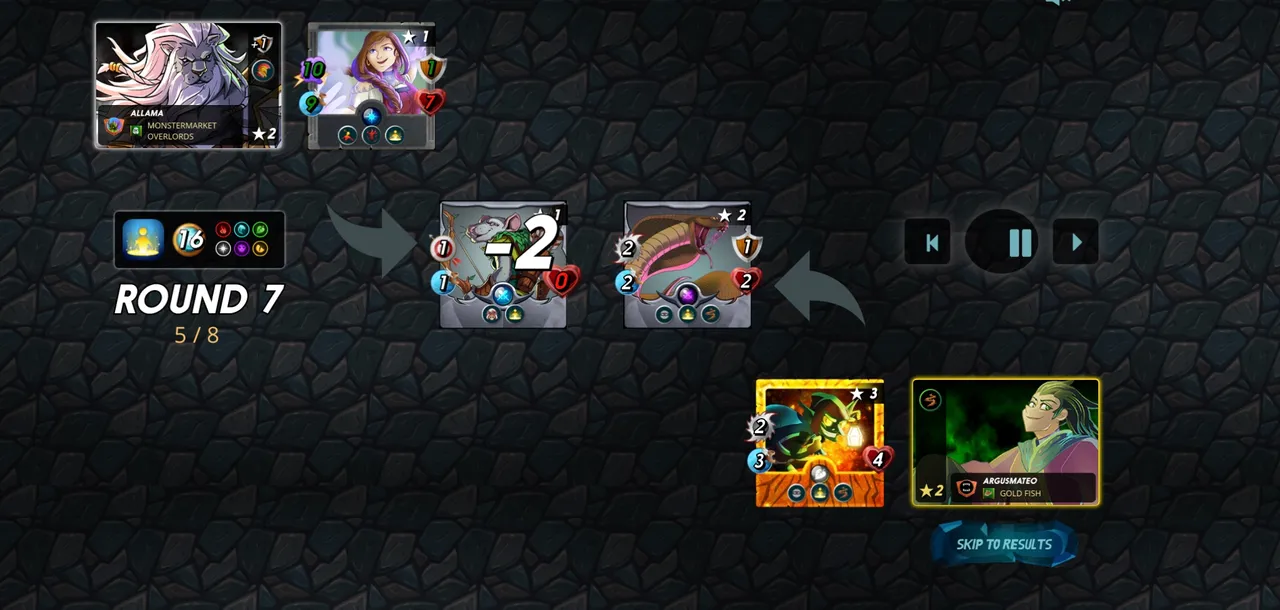Click the purple-robed mage monster card
1280x610 pixels.
pos(371,86)
